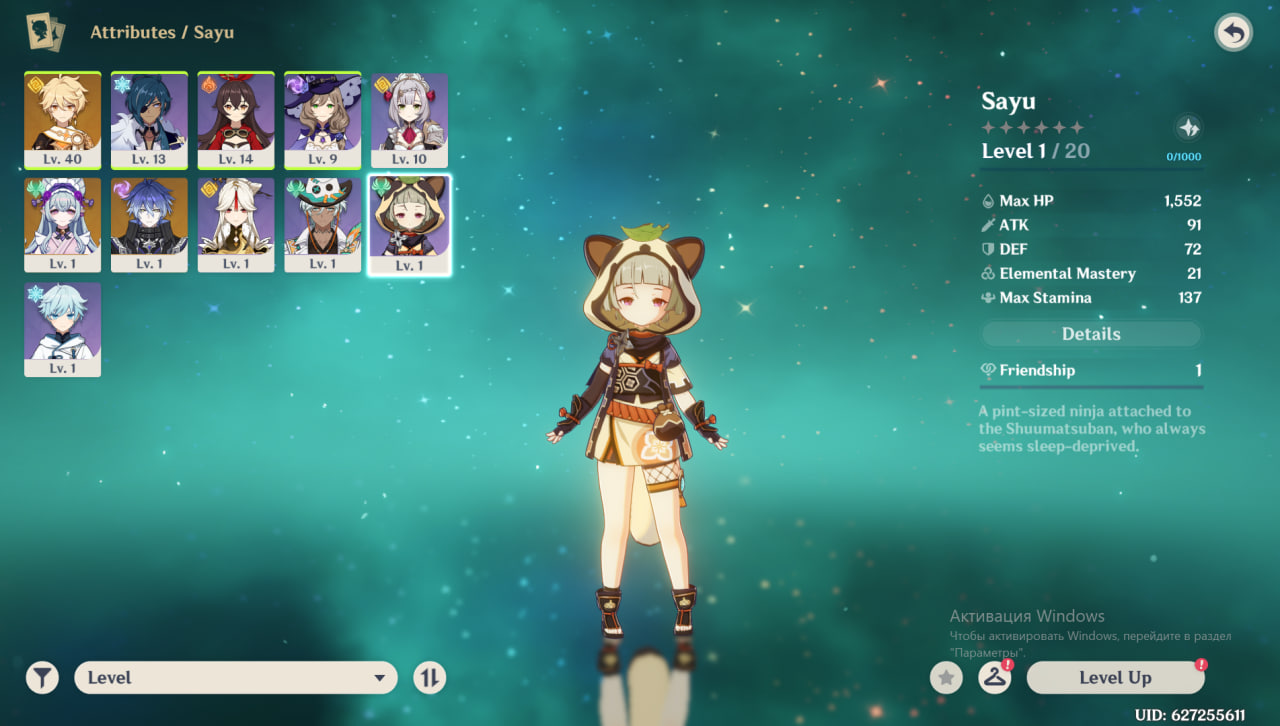Open the outfit hanger icon
This screenshot has height=726, width=1280.
[994, 678]
